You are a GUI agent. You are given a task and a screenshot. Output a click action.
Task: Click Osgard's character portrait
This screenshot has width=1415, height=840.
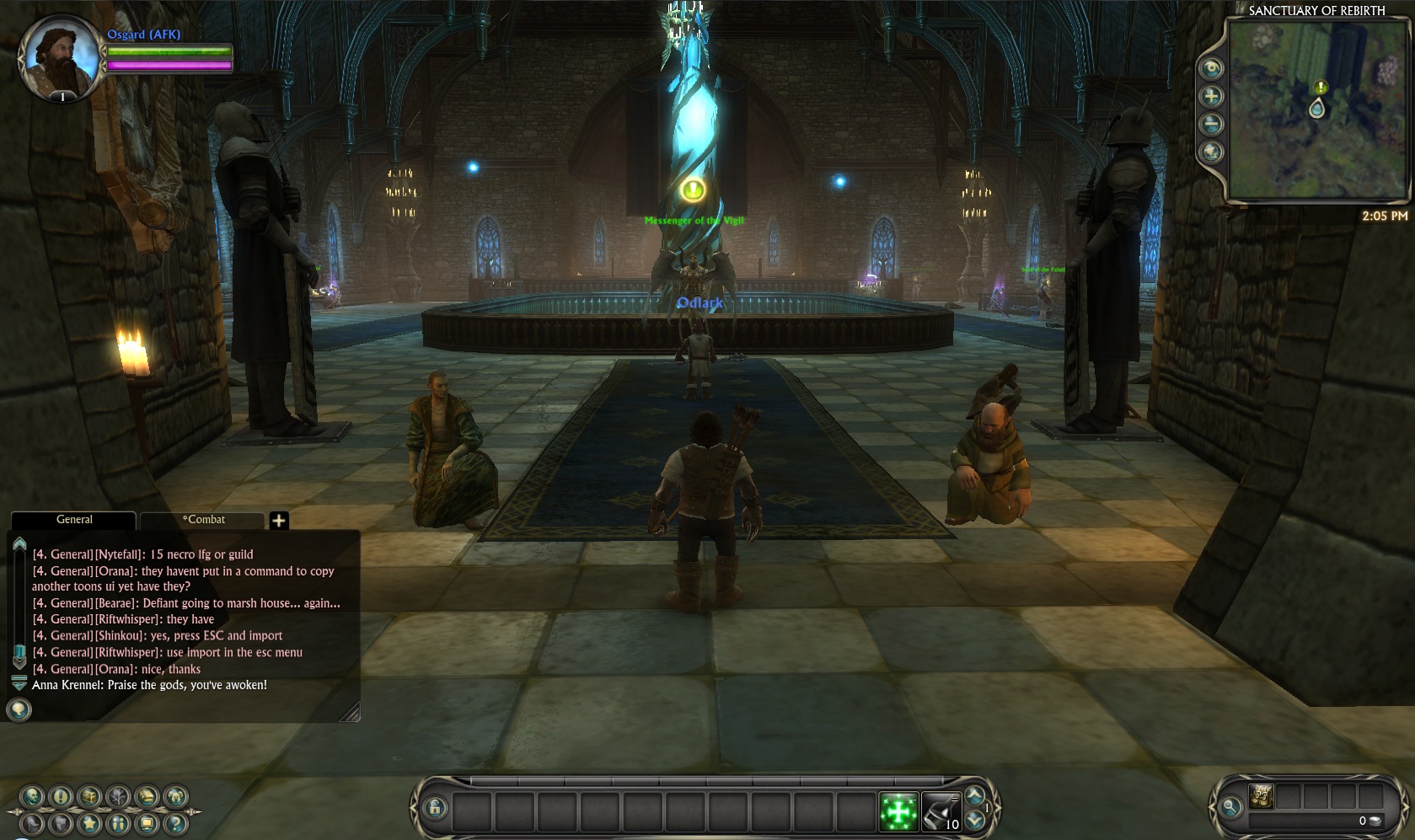point(59,56)
